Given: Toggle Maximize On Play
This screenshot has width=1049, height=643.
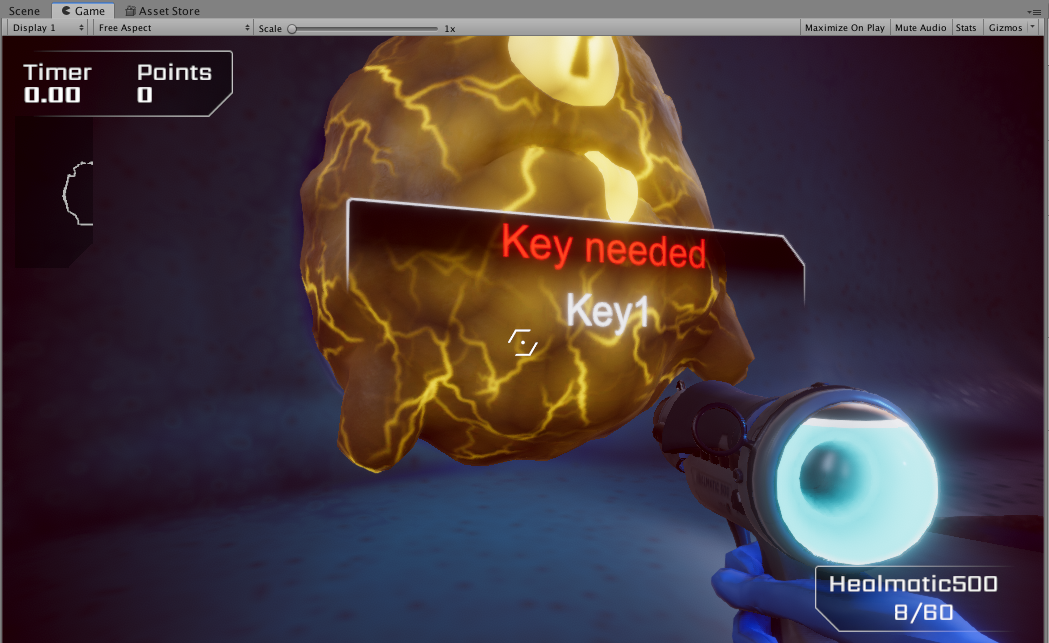Looking at the screenshot, I should (844, 28).
